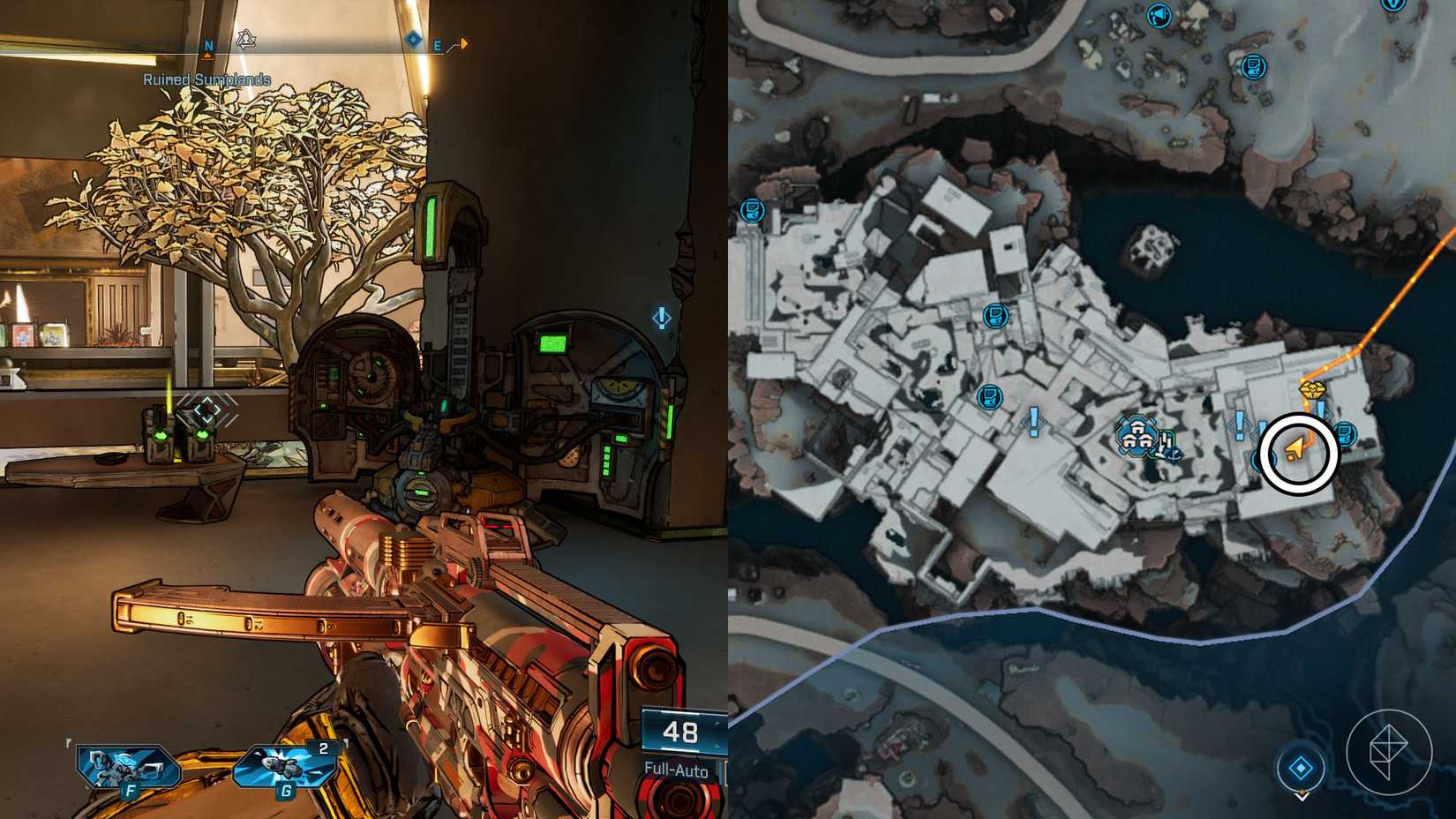The image size is (1456, 819).
Task: Select the exclamation marker beside the yellow challenge icon
Action: tap(1321, 411)
